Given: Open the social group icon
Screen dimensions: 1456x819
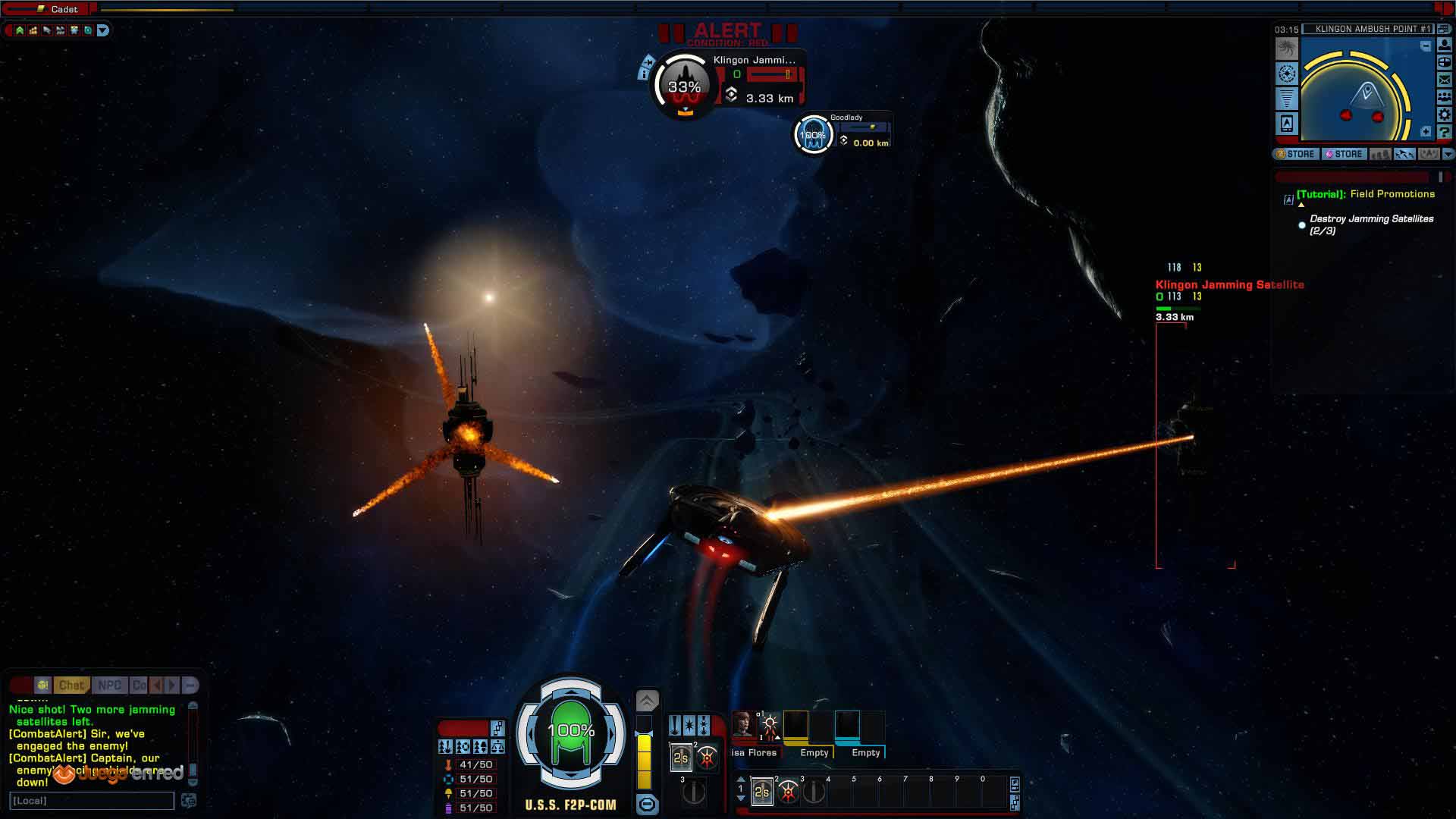Looking at the screenshot, I should [x=1445, y=97].
